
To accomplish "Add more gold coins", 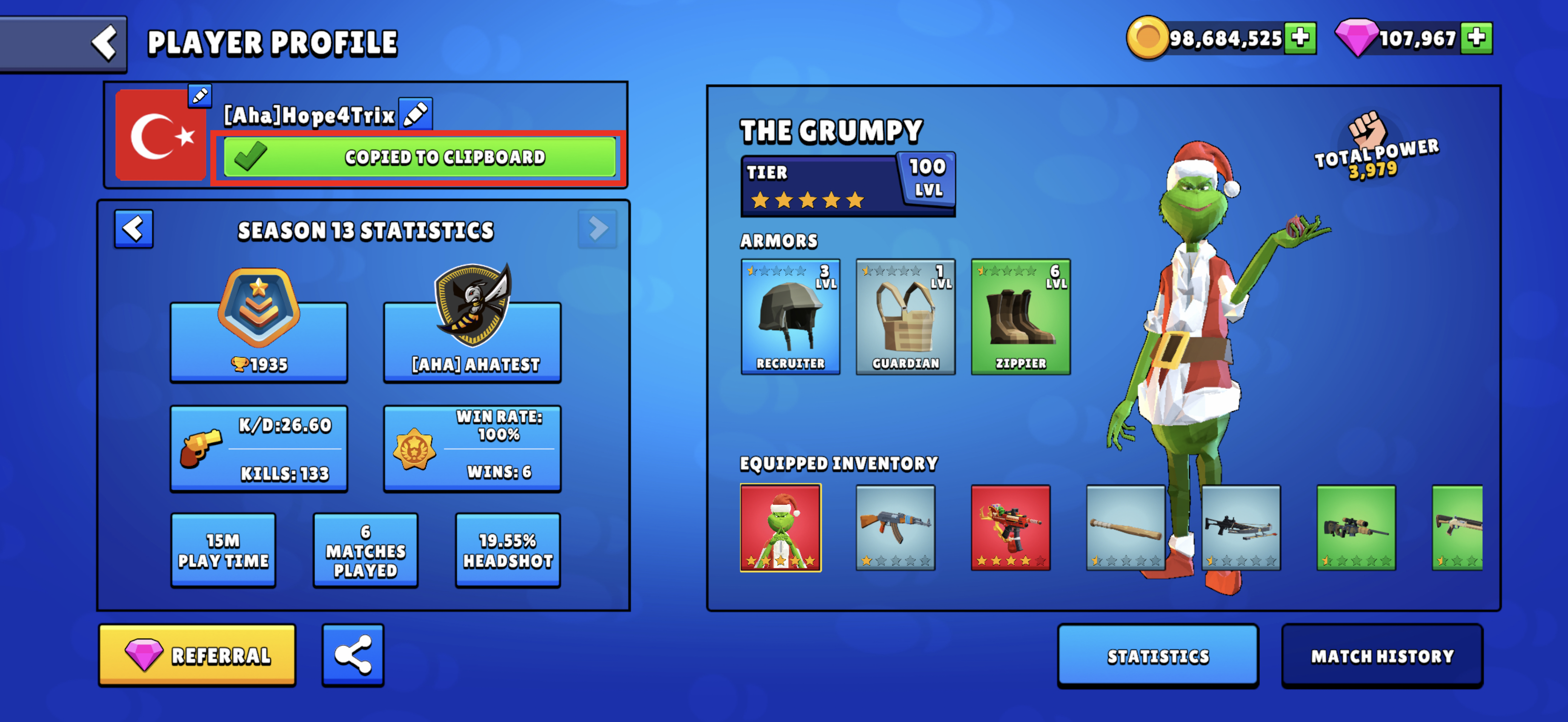I will 1300,38.
